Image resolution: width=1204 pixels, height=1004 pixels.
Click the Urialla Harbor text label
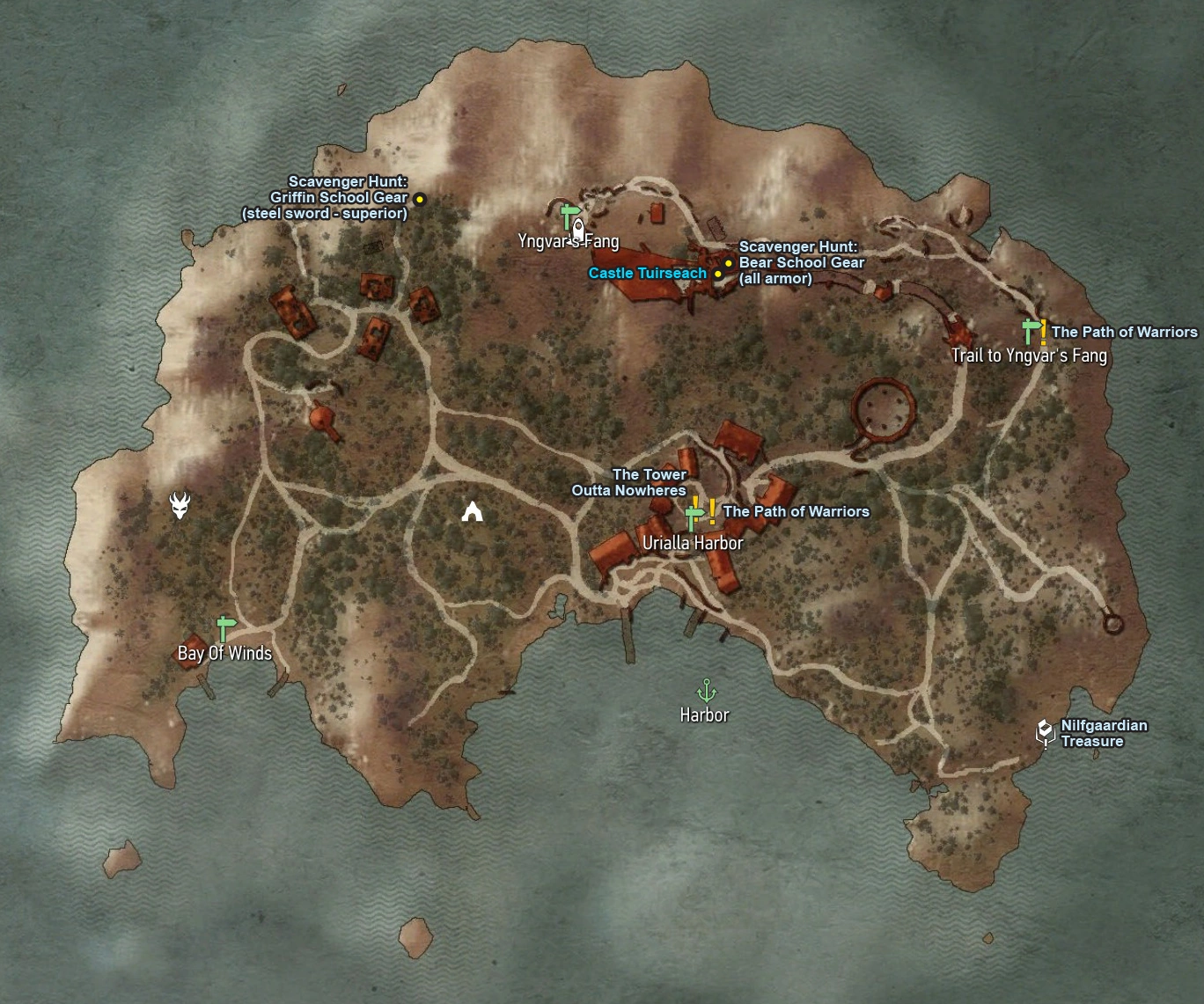694,543
